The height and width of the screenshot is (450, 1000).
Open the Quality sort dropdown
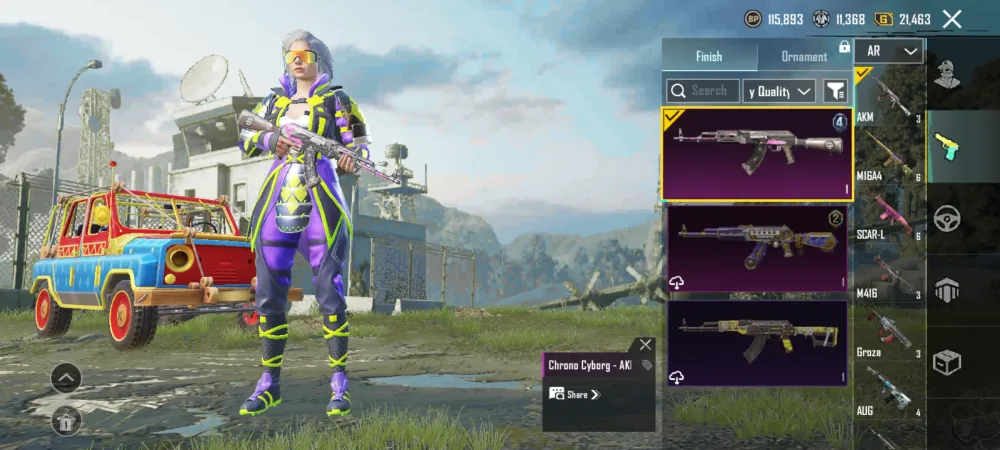tap(781, 91)
